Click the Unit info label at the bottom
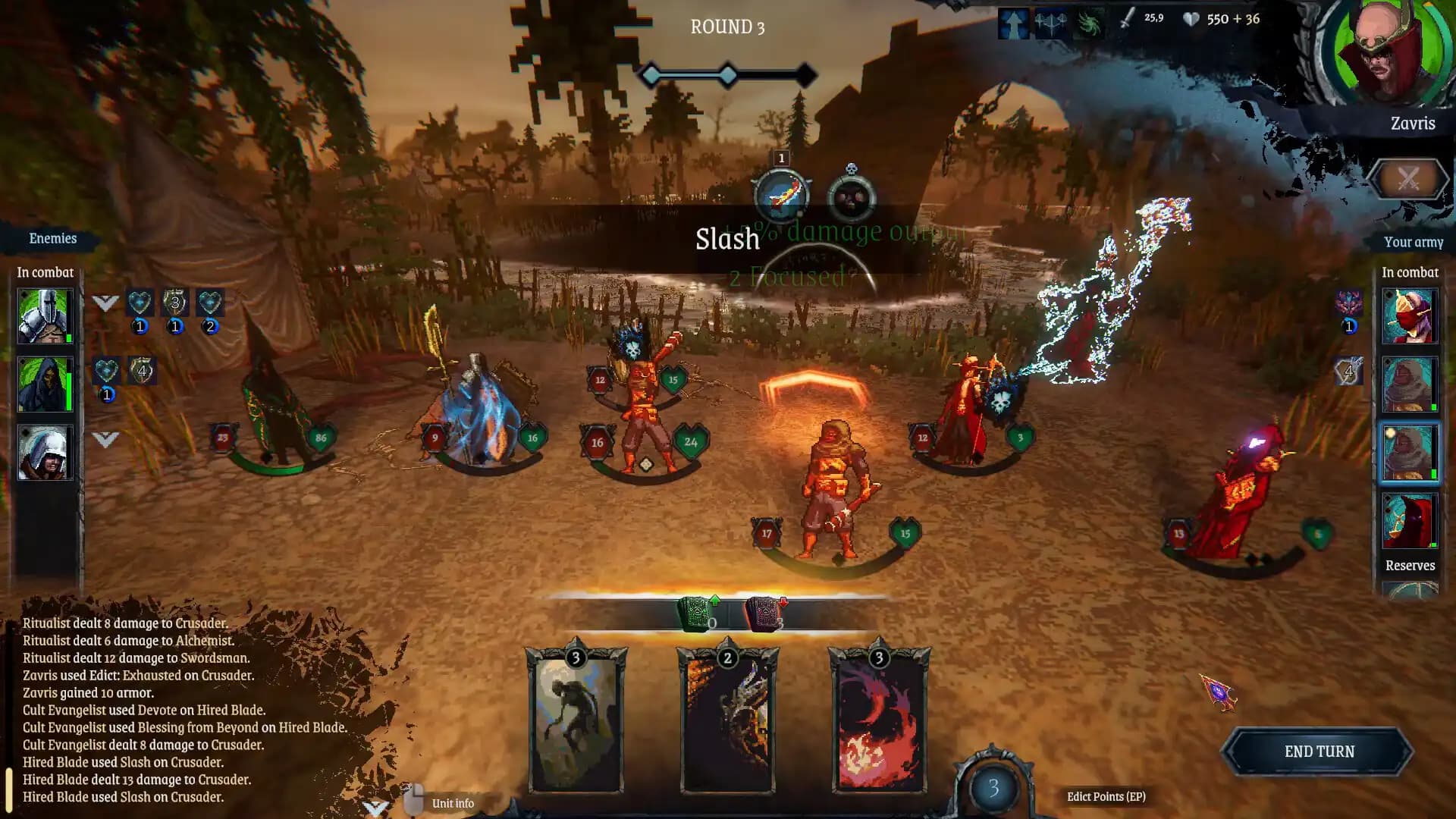The image size is (1456, 819). pos(452,802)
